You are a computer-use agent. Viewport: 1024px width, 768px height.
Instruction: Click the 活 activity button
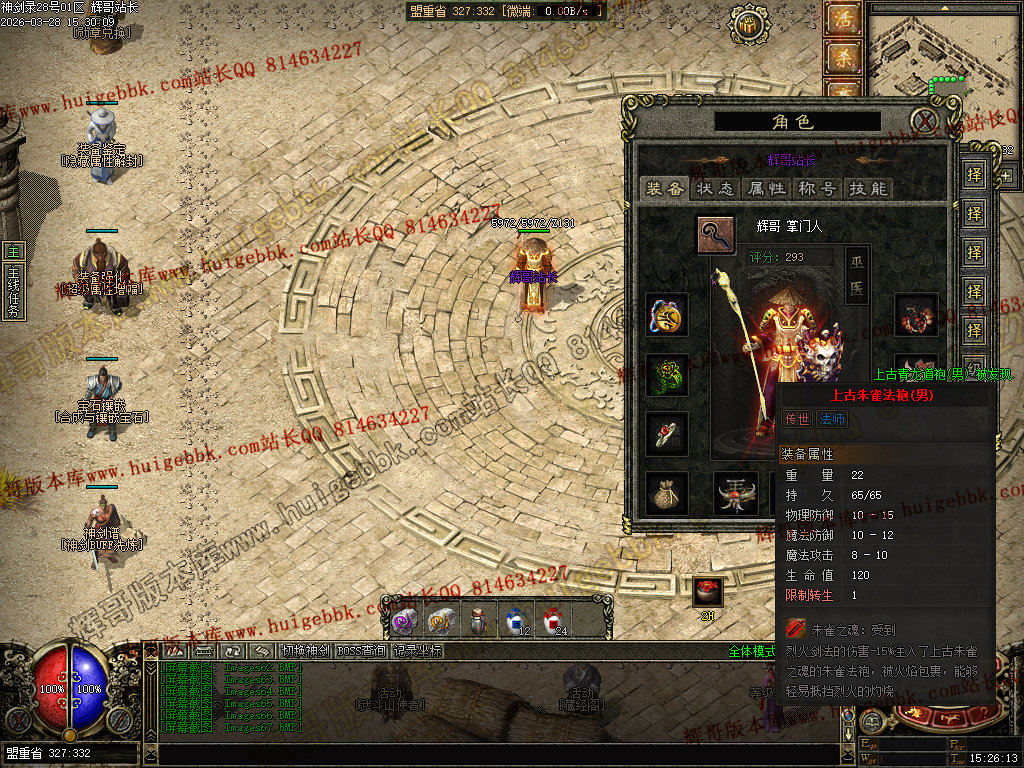[843, 19]
